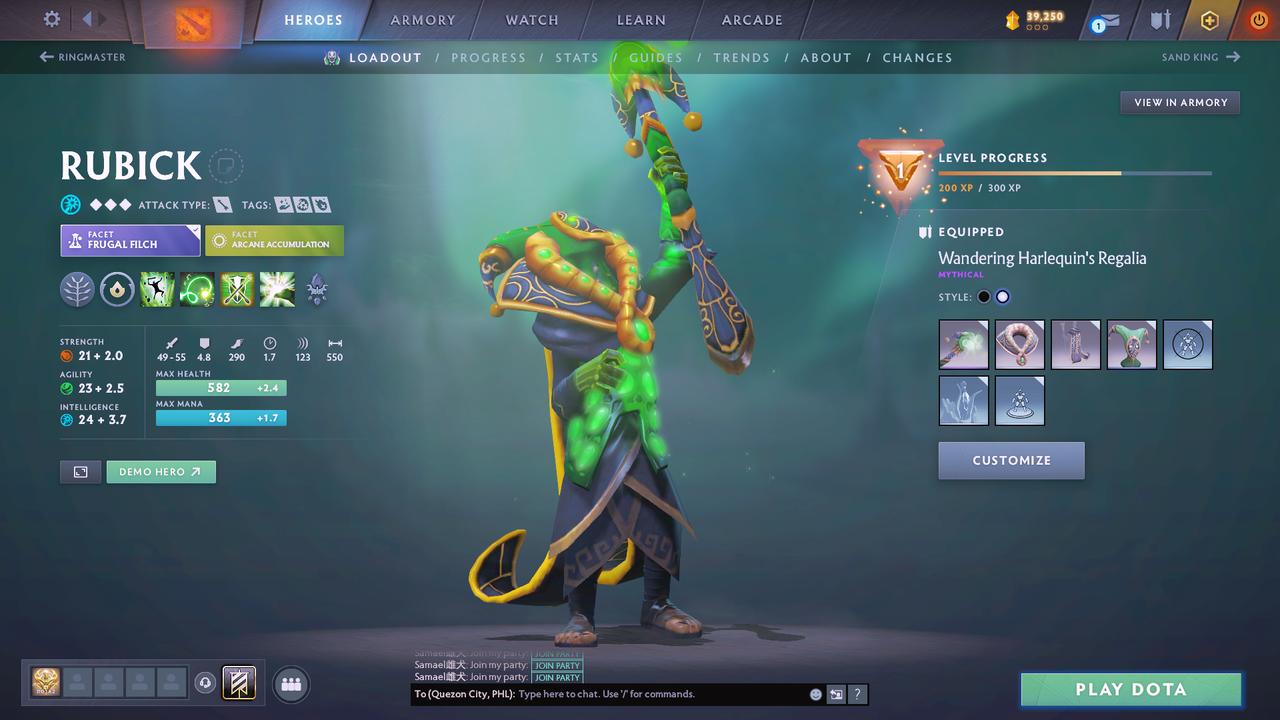Open notifications mail icon in top bar
Screen dimensions: 1280x720
pyautogui.click(x=1103, y=20)
